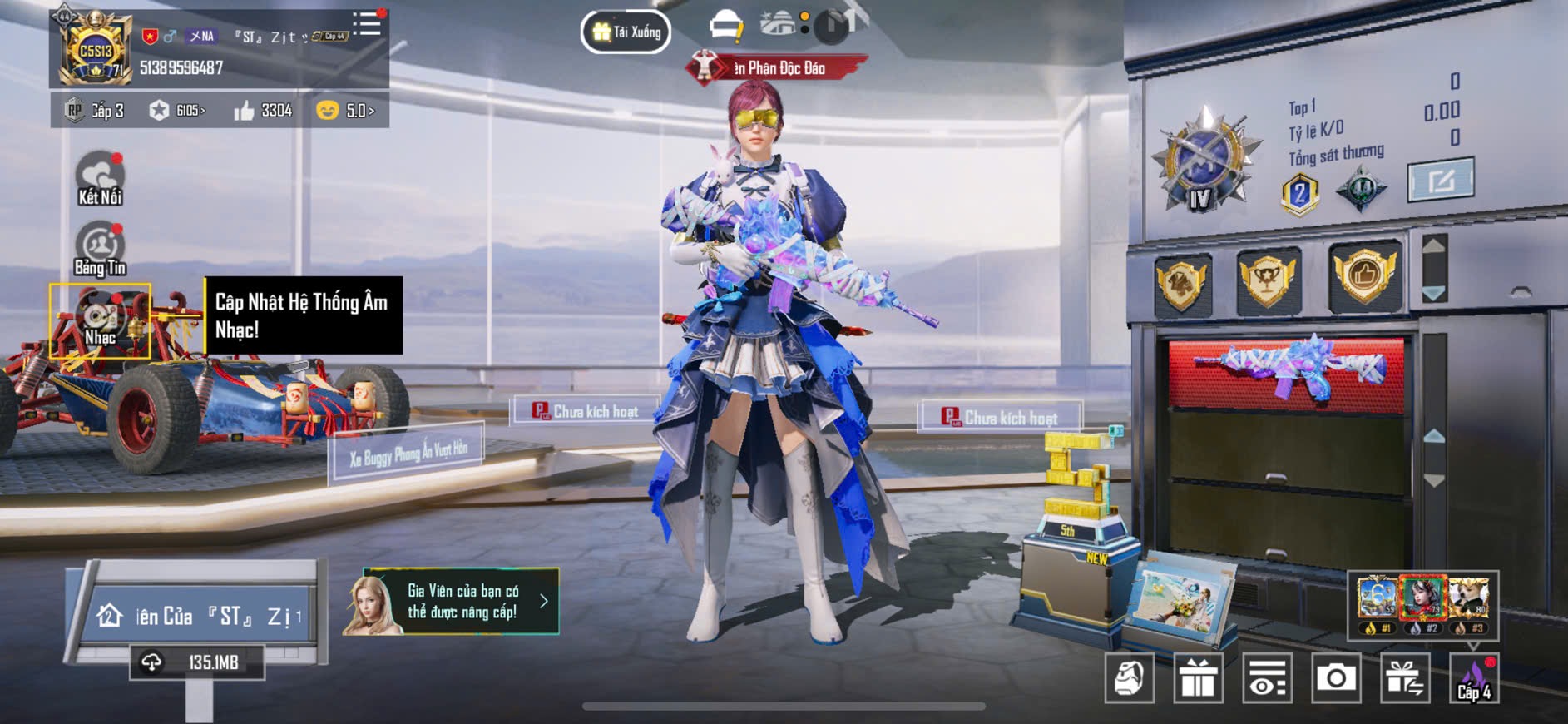
Task: Open the list menu beside the player name
Action: [366, 24]
